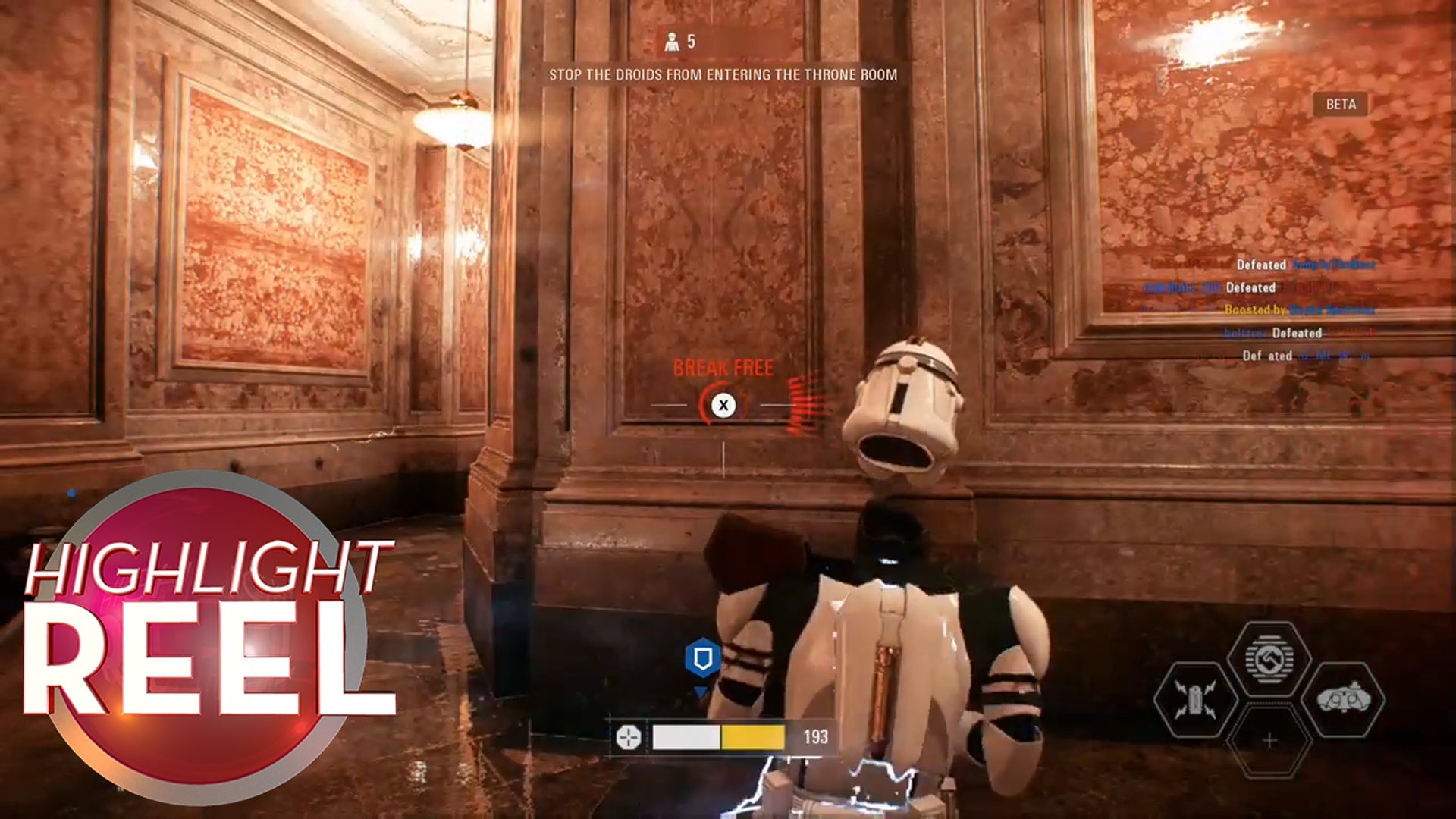Viewport: 1456px width, 819px height.
Task: Activate the shock grenade ability
Action: click(1194, 699)
